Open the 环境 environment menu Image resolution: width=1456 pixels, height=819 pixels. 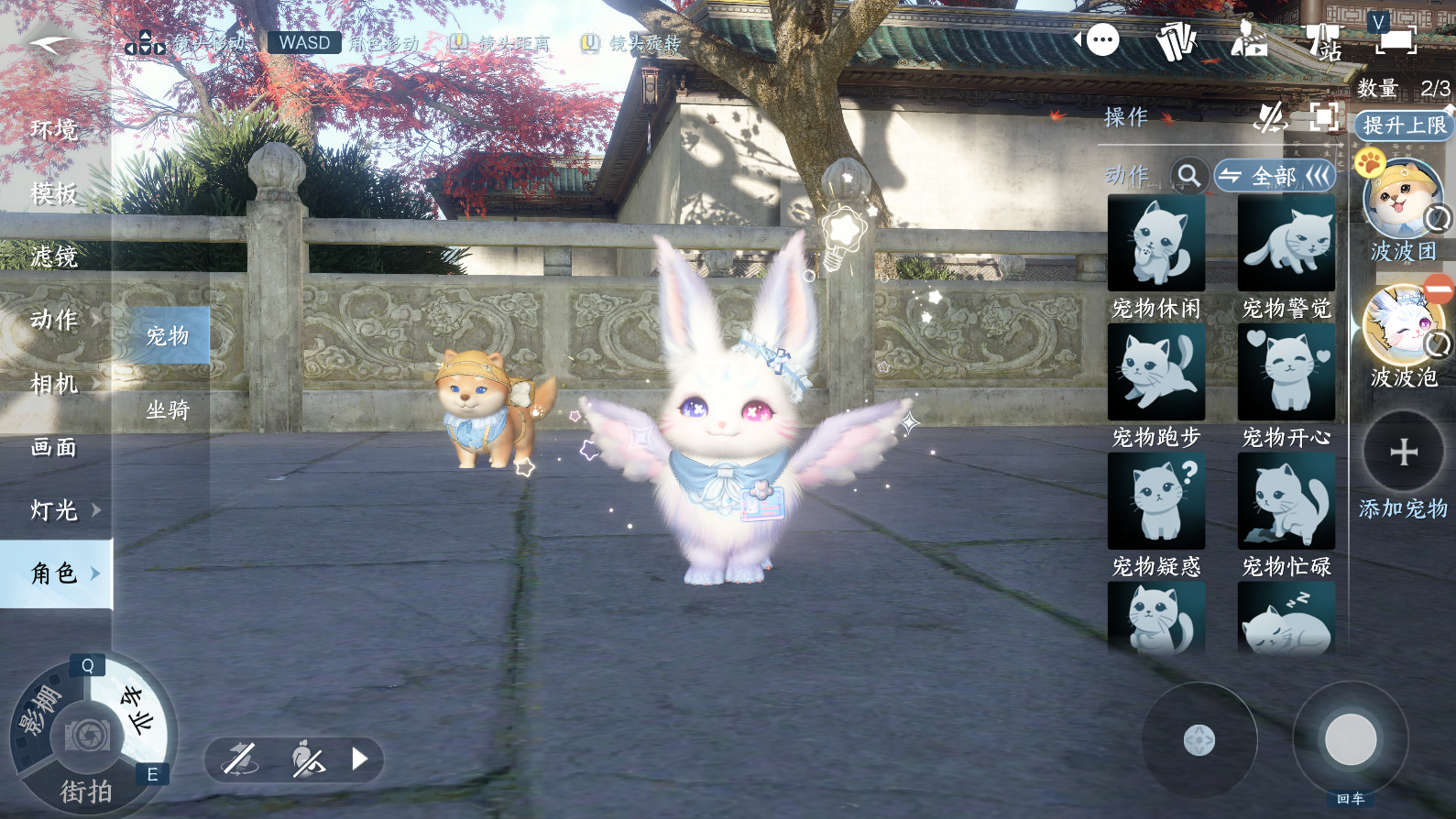click(54, 130)
